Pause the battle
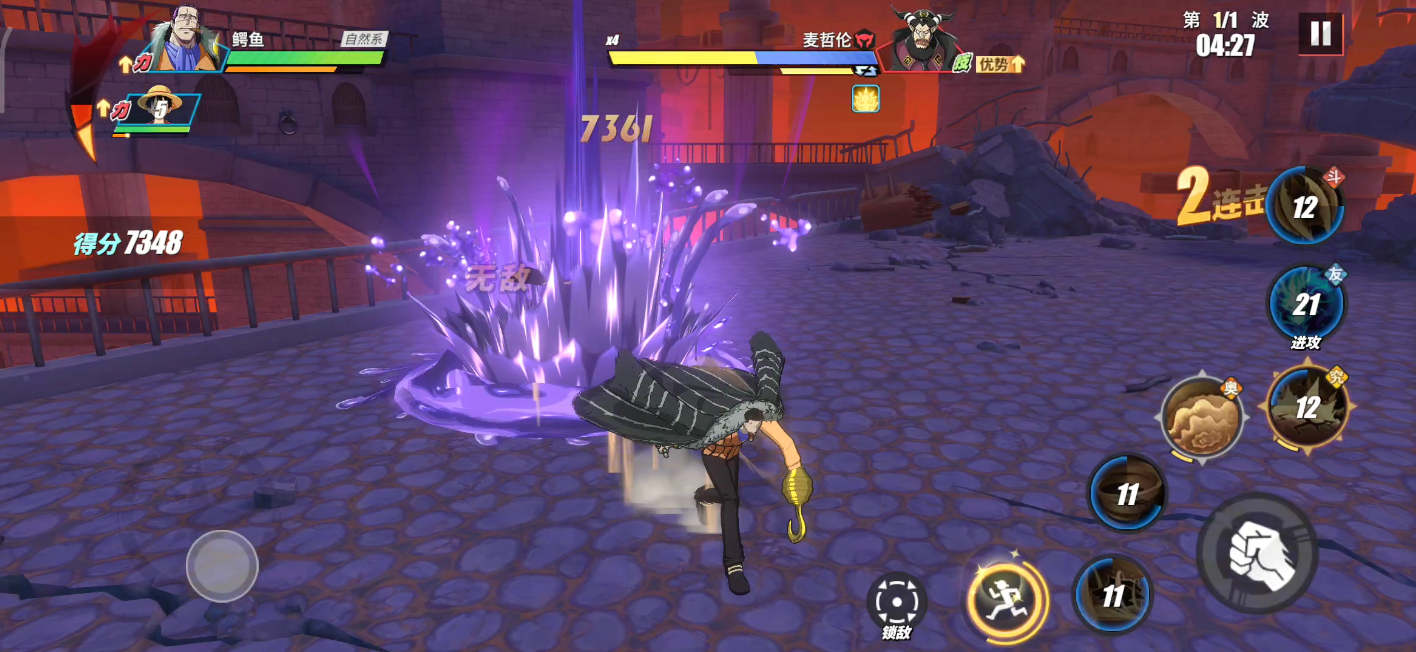Viewport: 1416px width, 652px height. click(x=1320, y=34)
